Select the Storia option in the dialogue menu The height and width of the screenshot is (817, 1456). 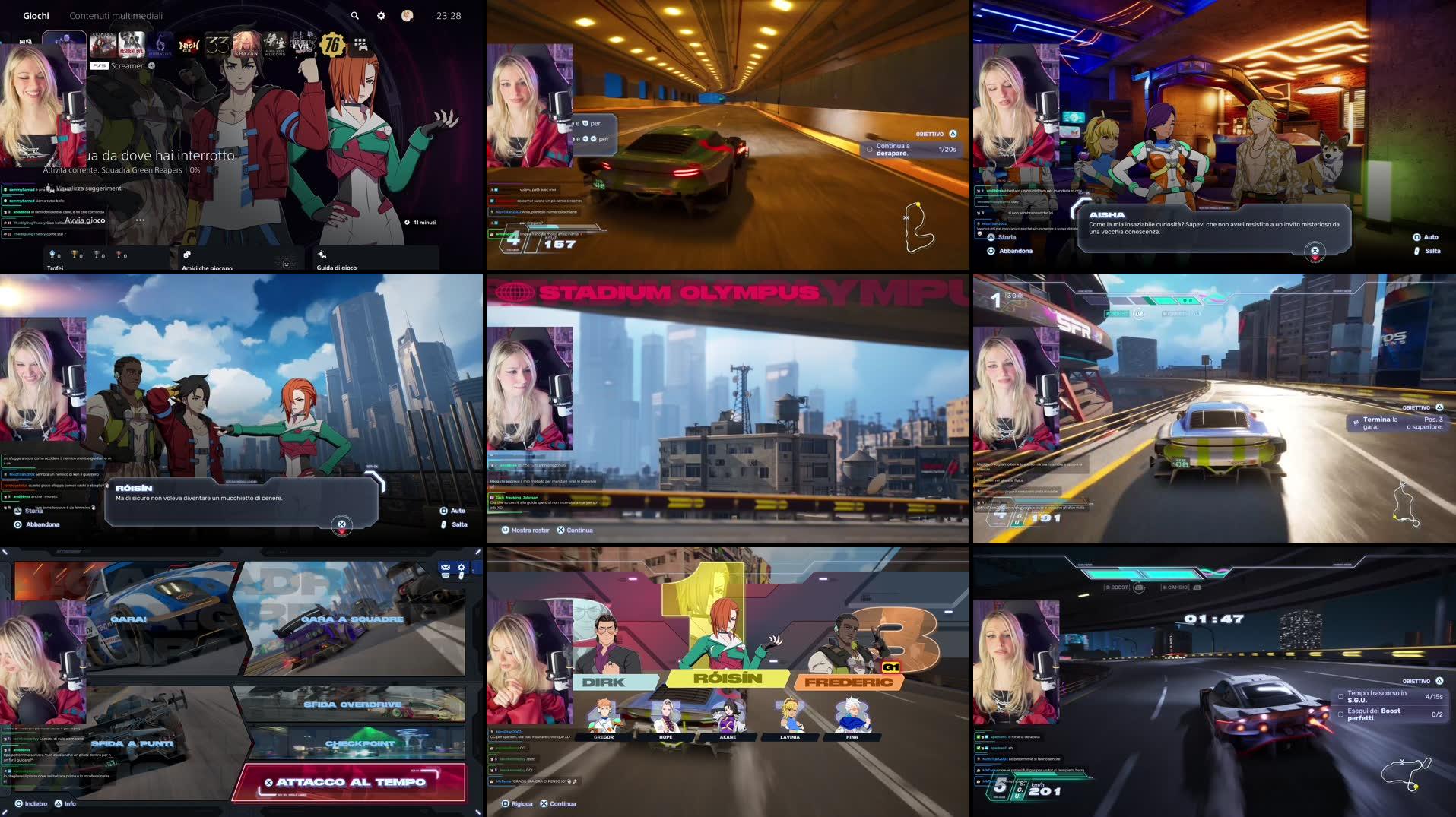point(32,511)
